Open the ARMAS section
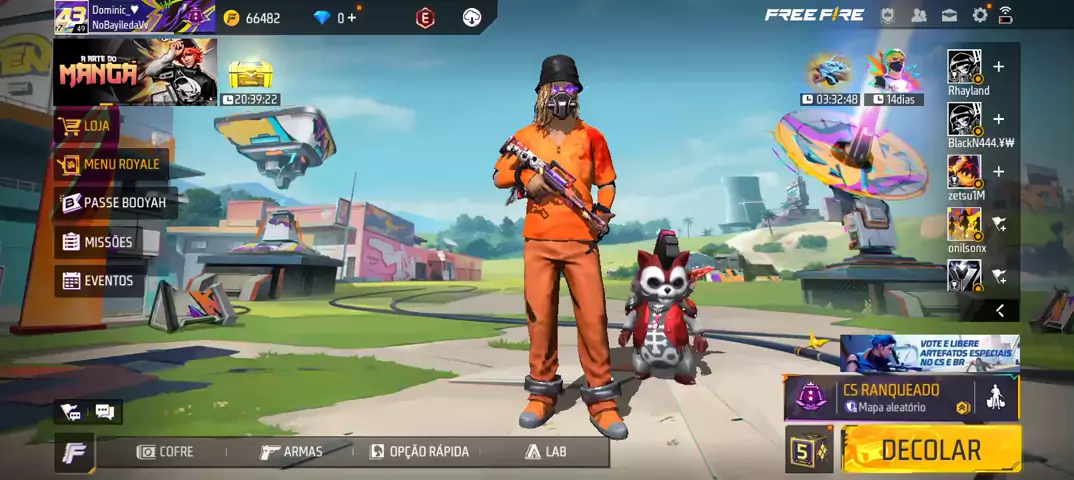 (x=291, y=452)
